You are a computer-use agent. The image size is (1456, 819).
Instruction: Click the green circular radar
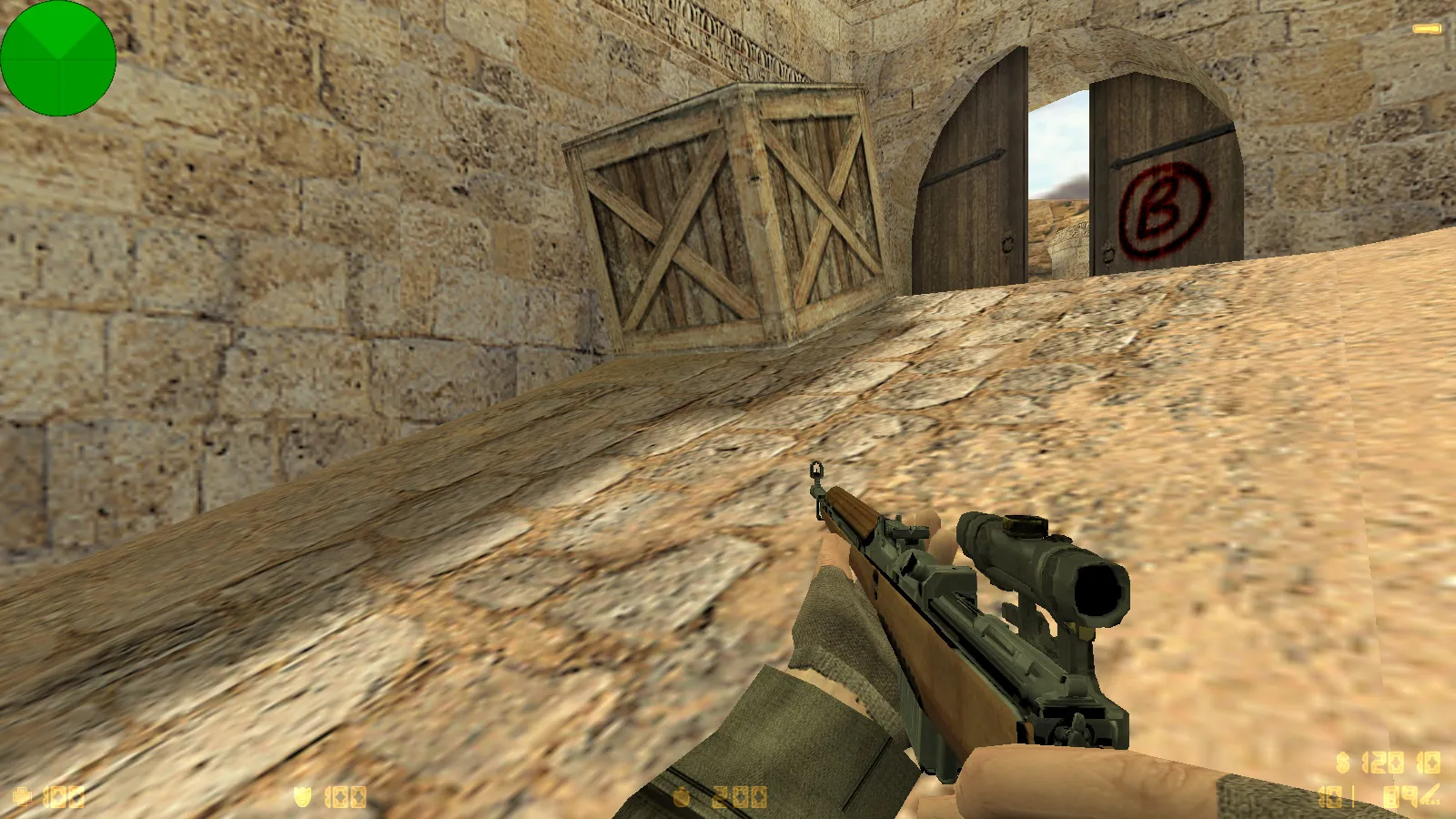[58, 58]
